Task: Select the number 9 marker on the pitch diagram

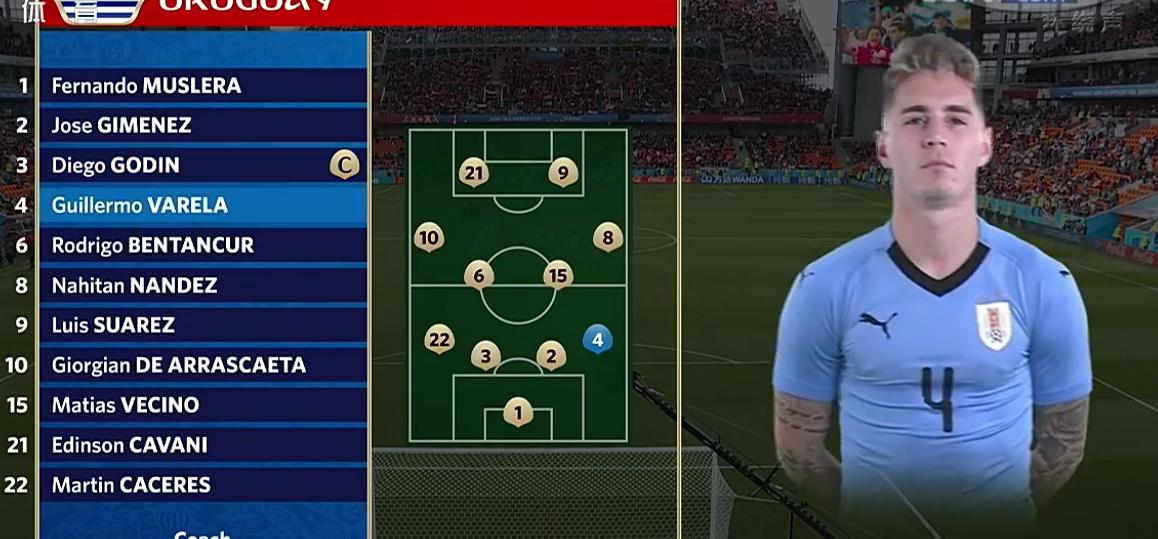Action: click(x=563, y=173)
